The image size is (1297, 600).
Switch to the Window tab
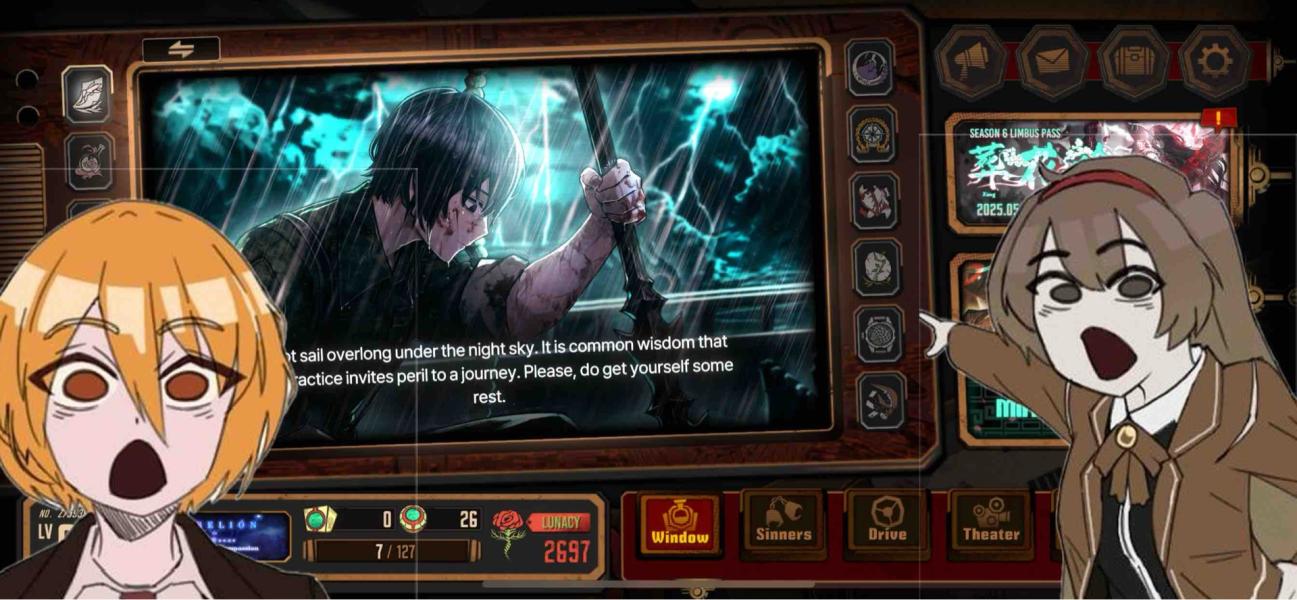tap(680, 524)
